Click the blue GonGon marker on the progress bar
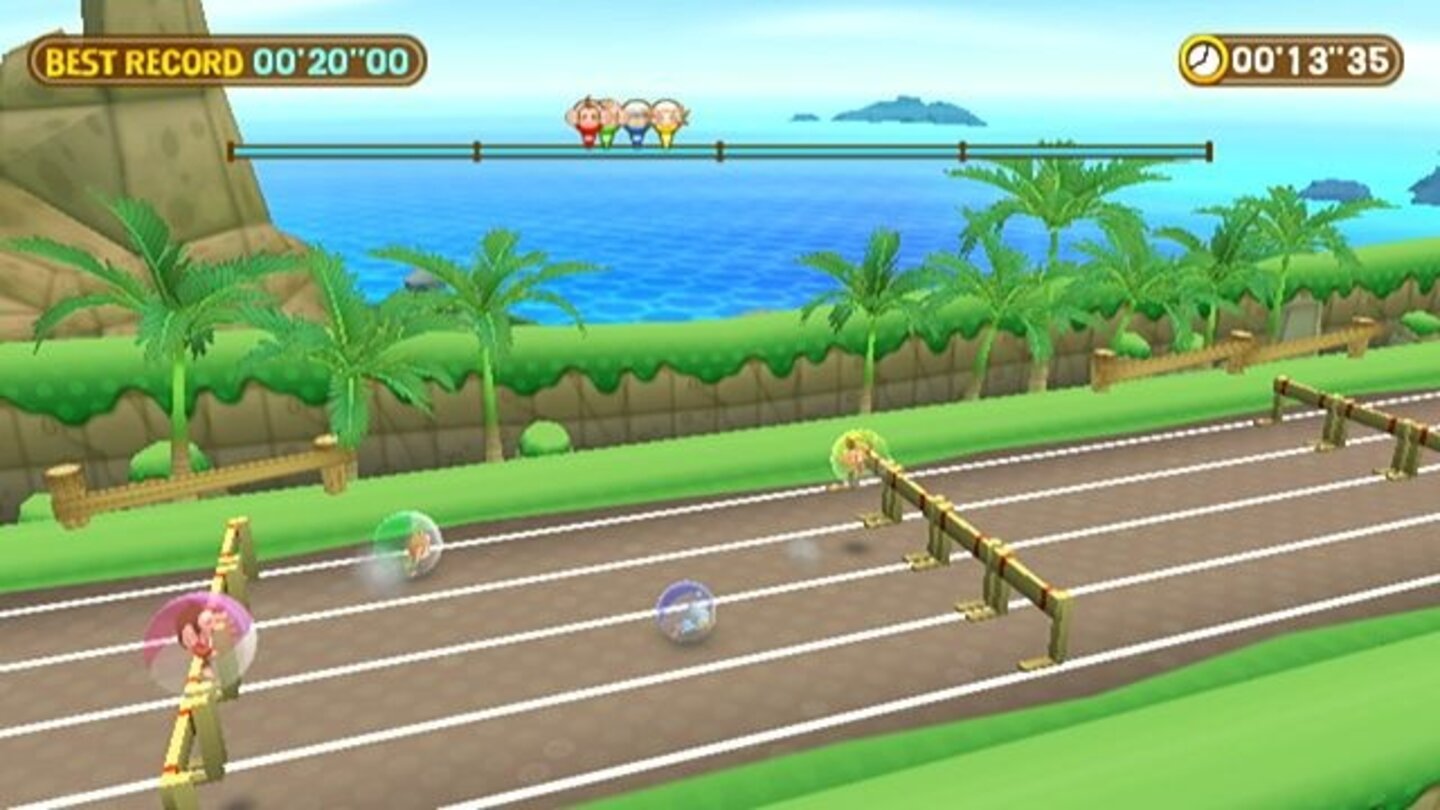 (x=636, y=122)
